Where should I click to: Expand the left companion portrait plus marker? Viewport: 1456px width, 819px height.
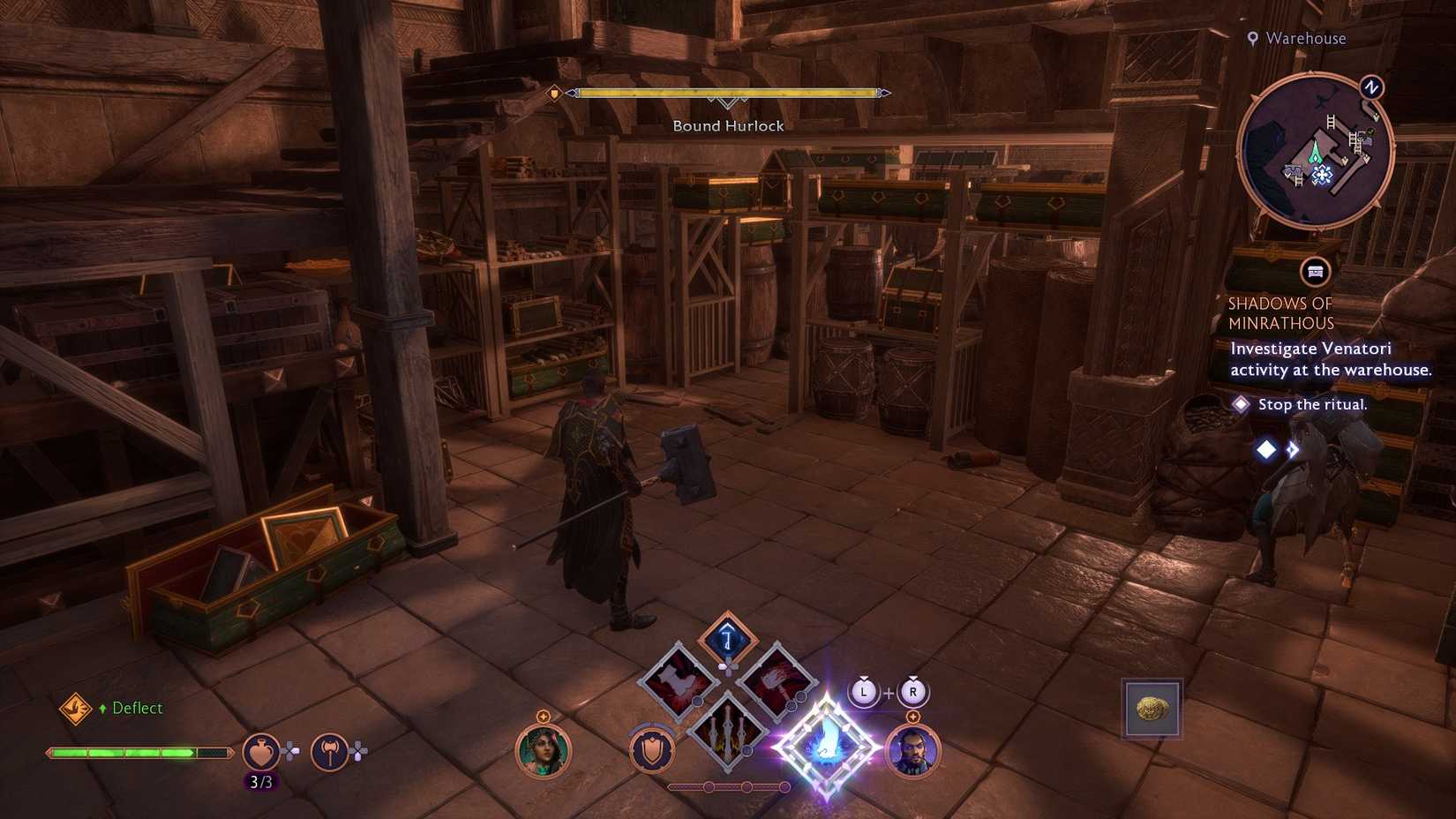point(543,716)
